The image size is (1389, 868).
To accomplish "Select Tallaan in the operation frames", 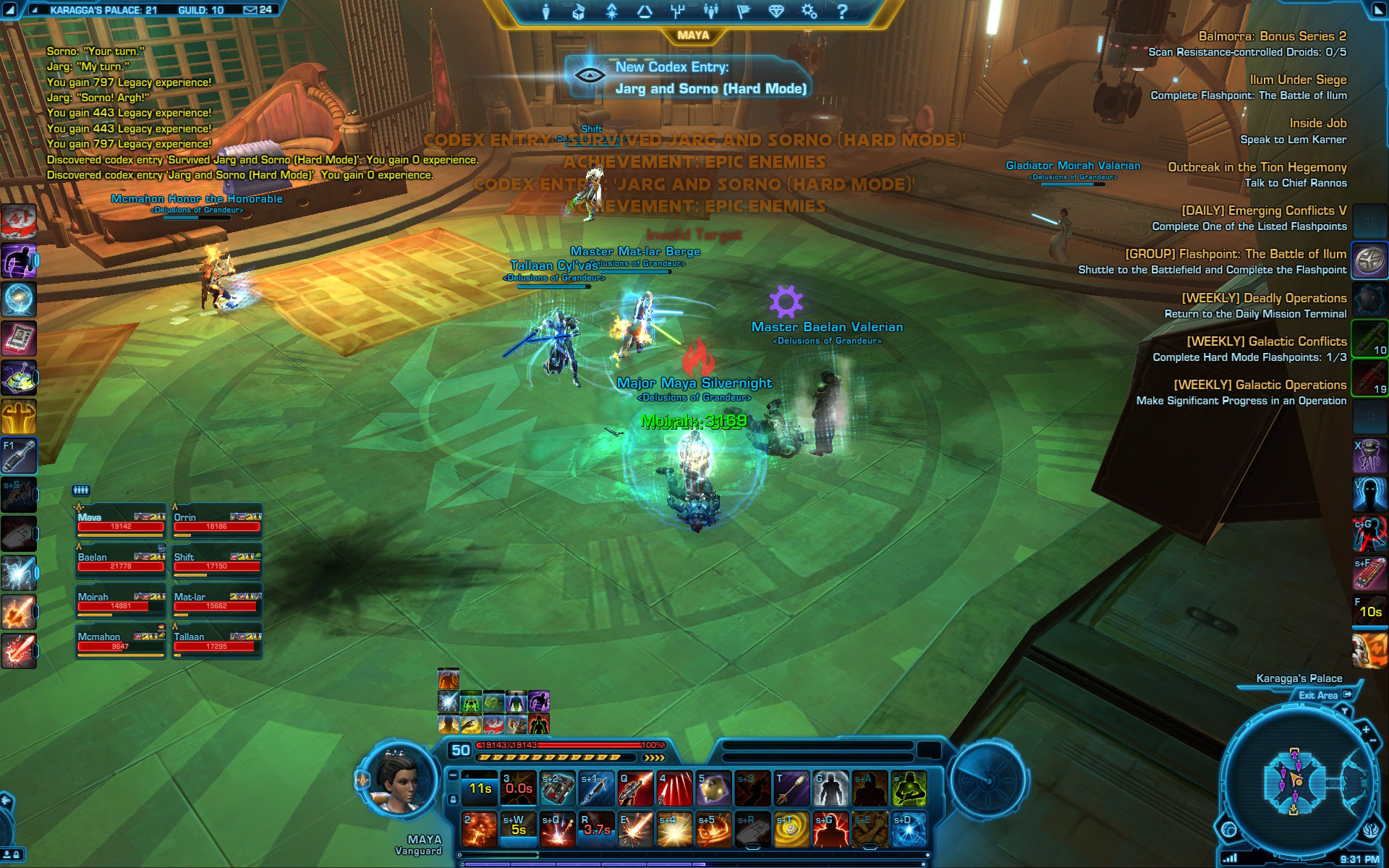I will (216, 642).
